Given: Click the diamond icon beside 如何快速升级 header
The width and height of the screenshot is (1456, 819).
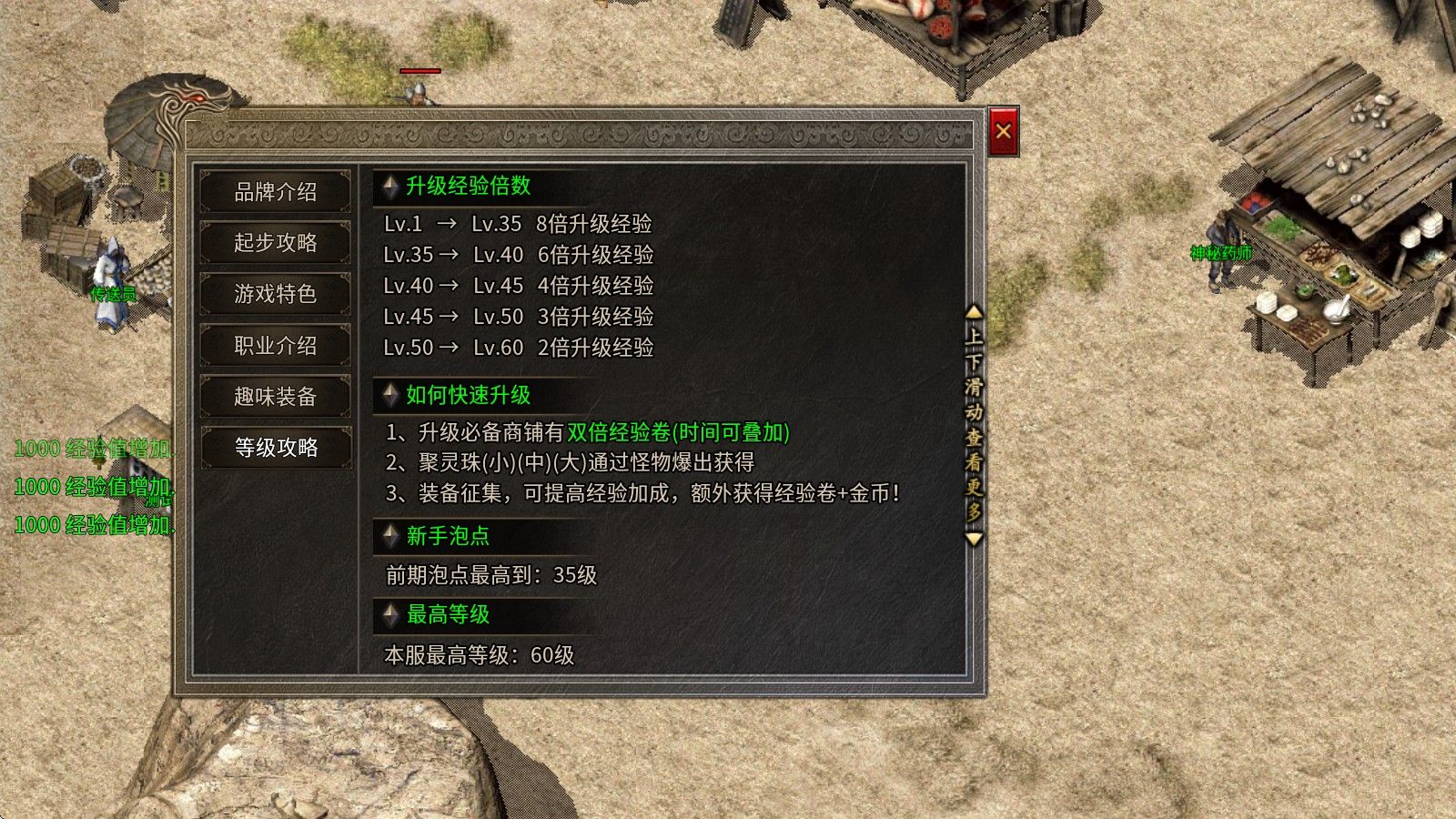Looking at the screenshot, I should pos(390,395).
